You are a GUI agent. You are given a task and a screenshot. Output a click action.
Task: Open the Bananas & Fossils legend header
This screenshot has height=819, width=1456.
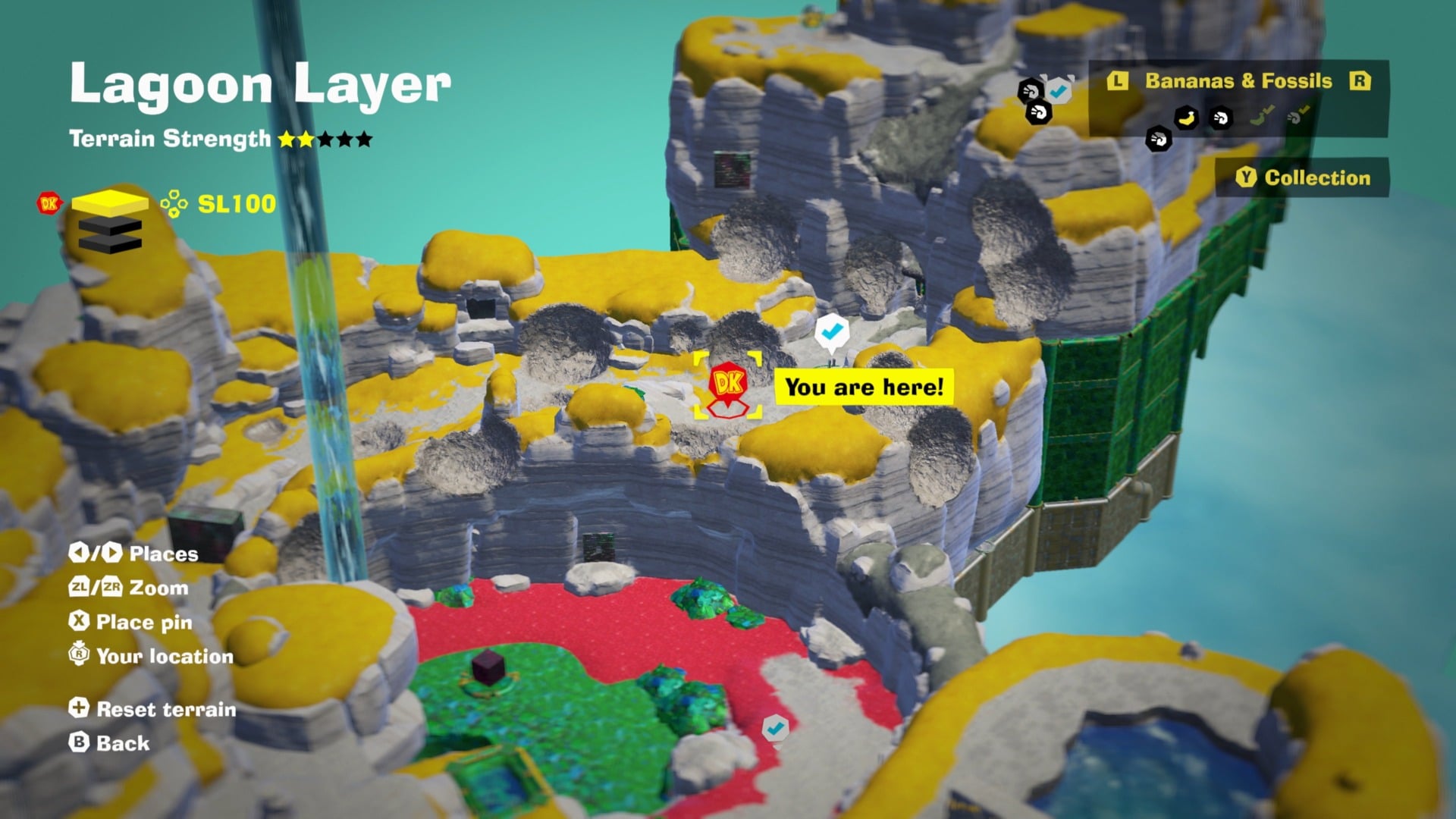click(x=1237, y=81)
